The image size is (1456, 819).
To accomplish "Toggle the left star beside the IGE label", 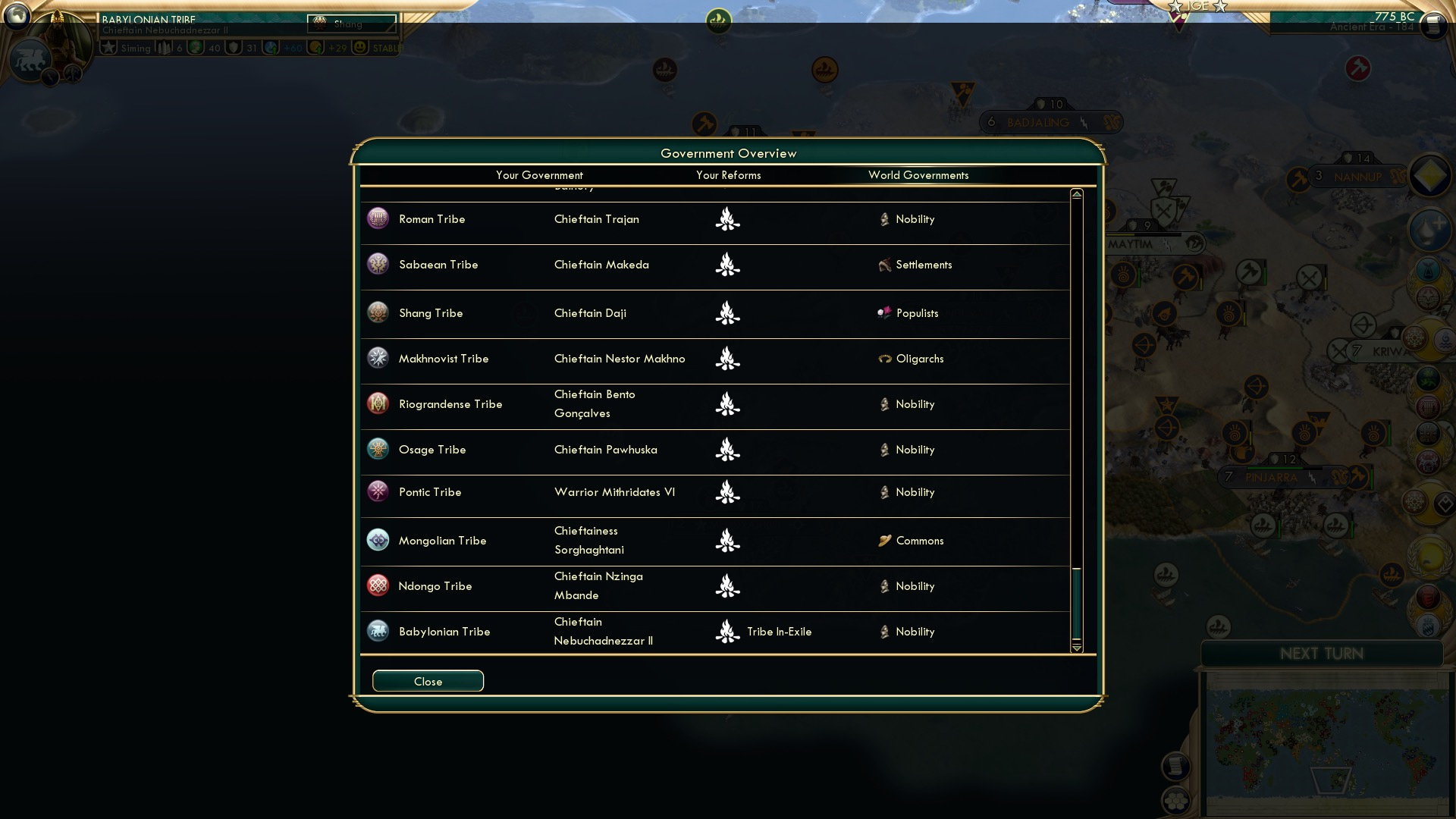I will 1176,6.
